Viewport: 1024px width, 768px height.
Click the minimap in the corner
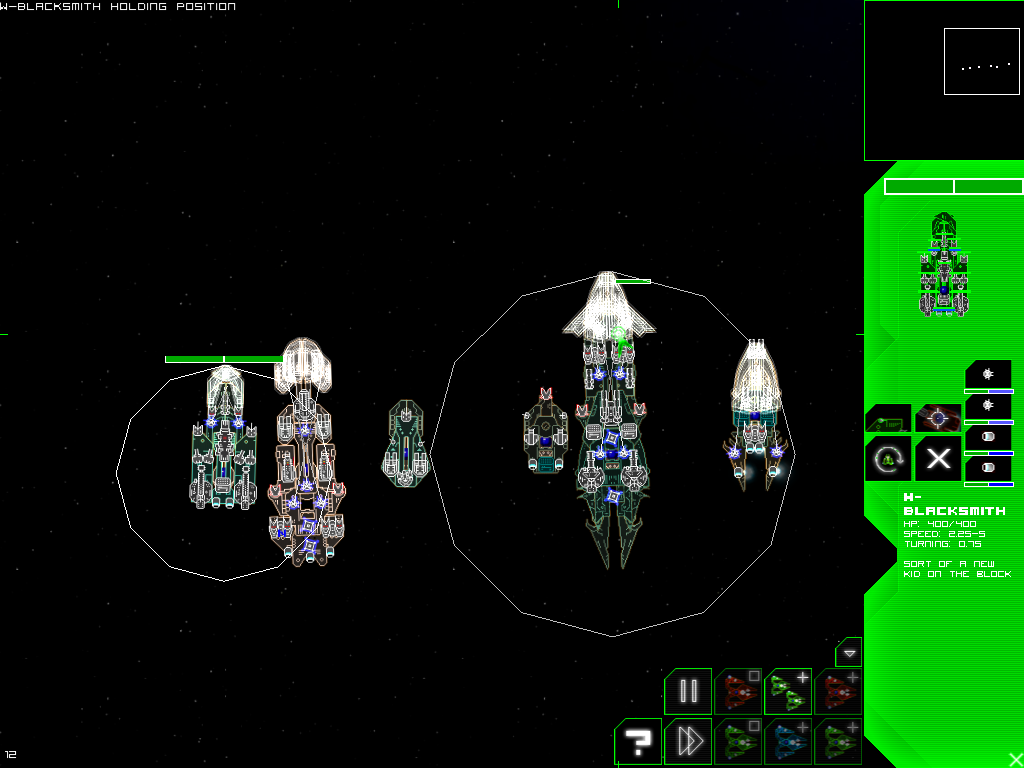click(943, 80)
